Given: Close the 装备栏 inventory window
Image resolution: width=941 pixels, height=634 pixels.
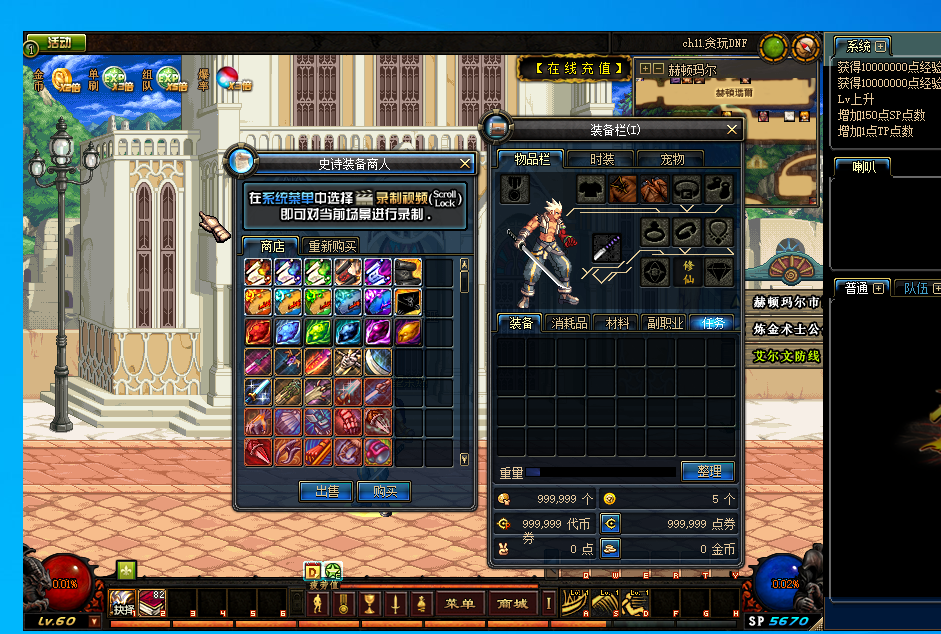Looking at the screenshot, I should [x=732, y=129].
